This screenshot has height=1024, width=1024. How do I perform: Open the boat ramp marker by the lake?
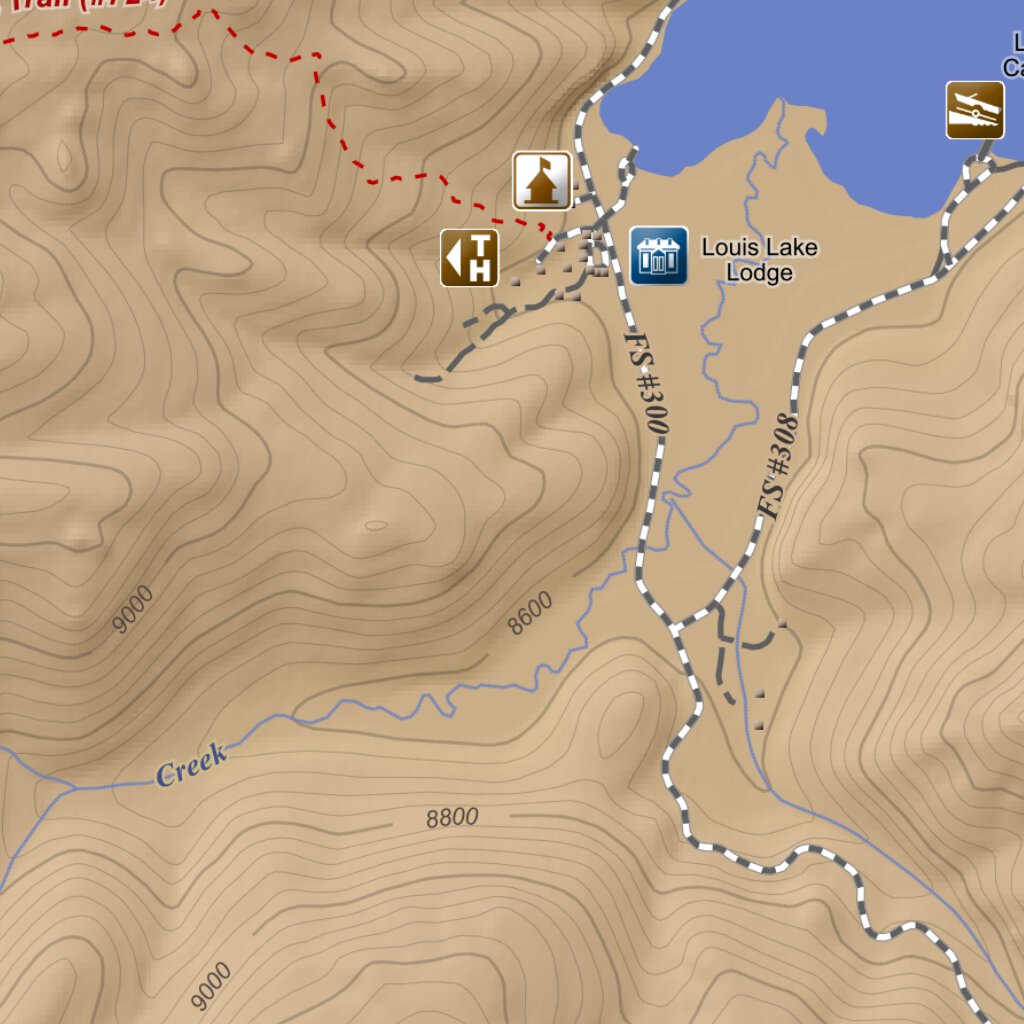coord(975,110)
